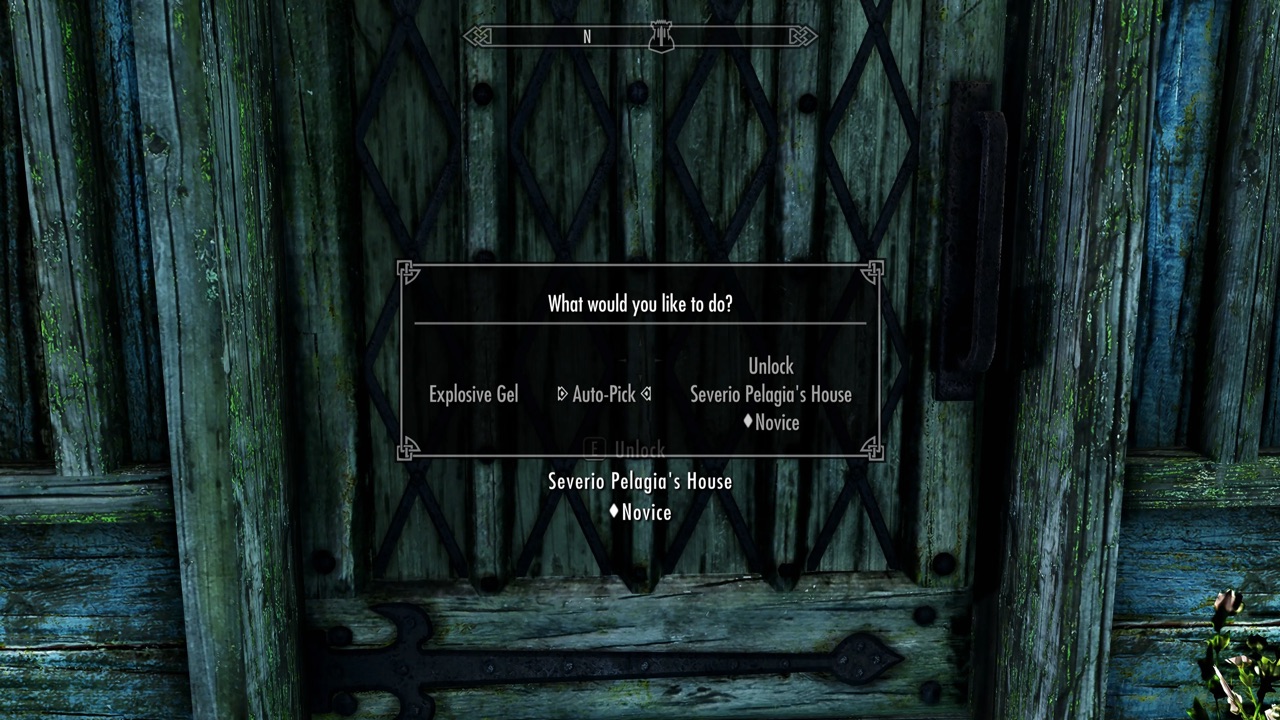
Task: Cycle to the next action using Auto-Pick arrows
Action: tap(645, 394)
